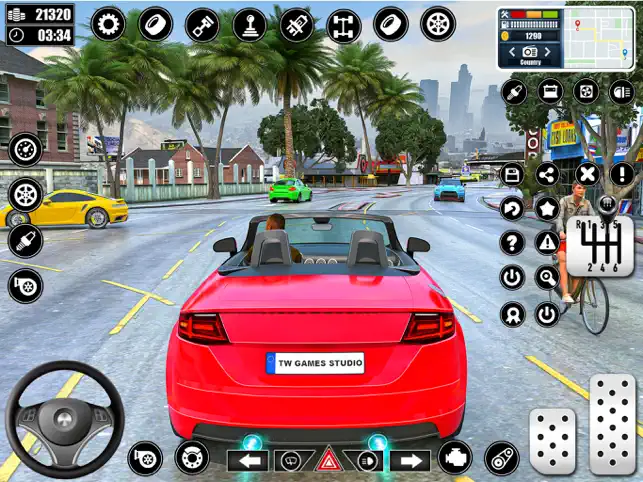The height and width of the screenshot is (482, 643).
Task: Click the steering wheel control
Action: coord(64,420)
